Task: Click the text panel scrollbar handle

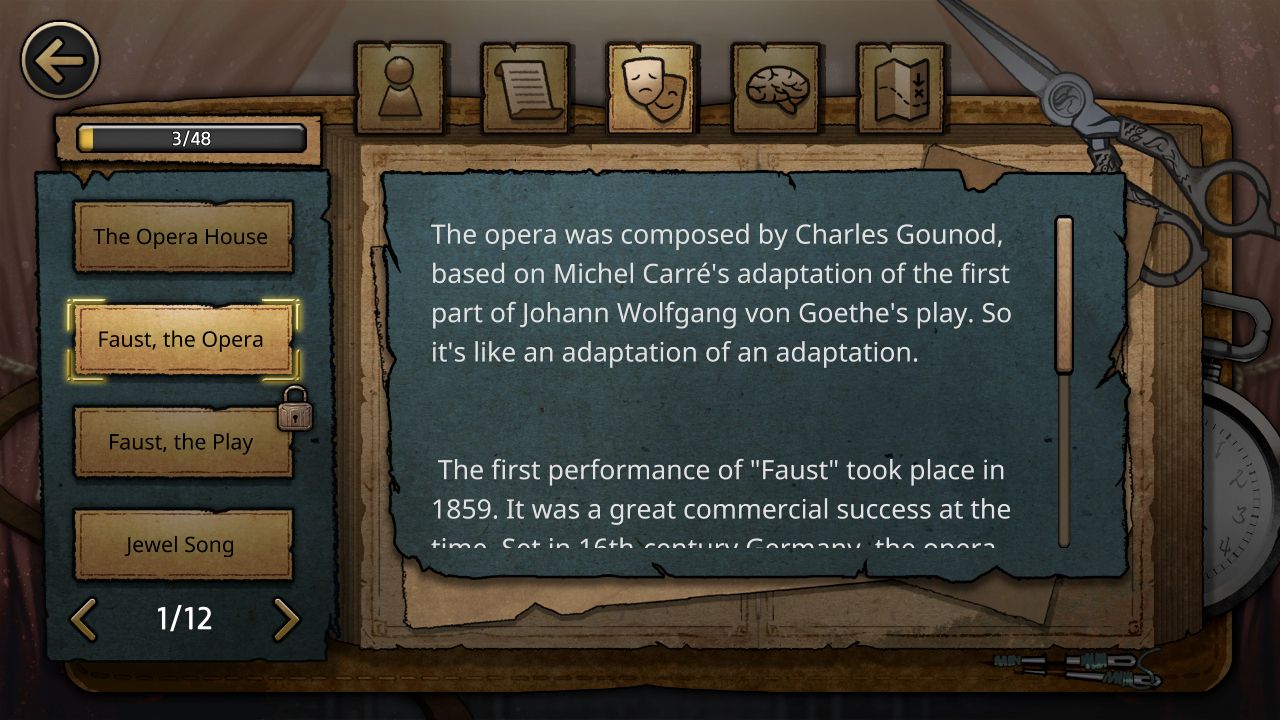Action: click(1064, 295)
